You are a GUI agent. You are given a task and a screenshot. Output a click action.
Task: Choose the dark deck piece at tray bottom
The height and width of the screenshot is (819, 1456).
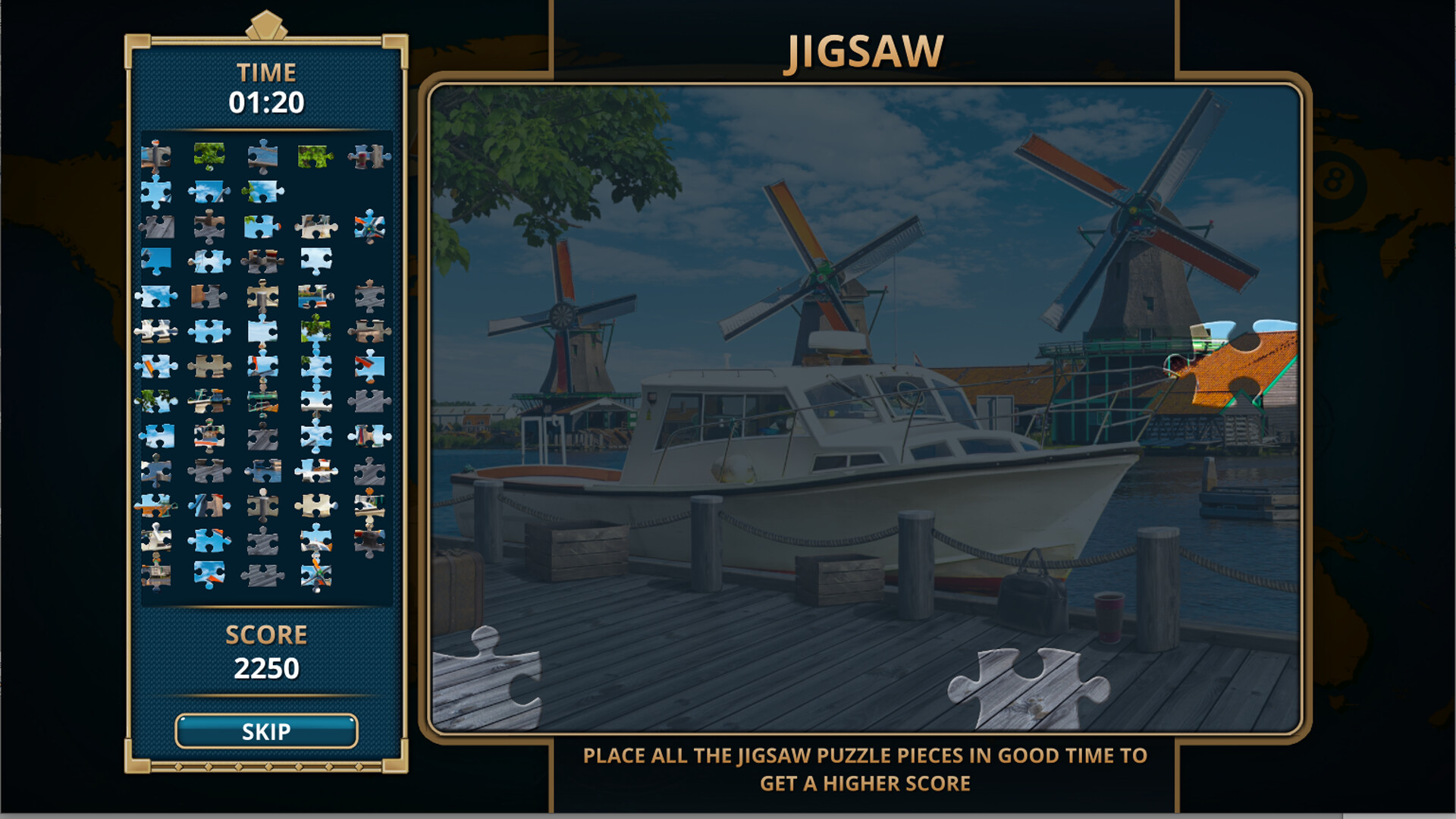263,575
